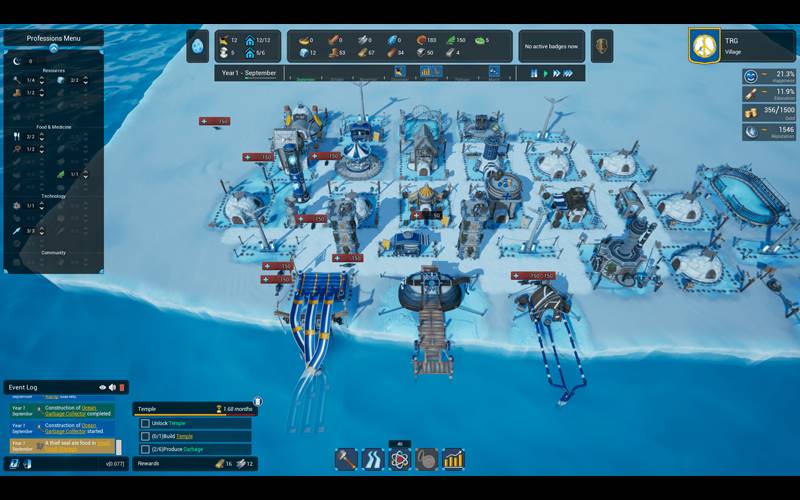The width and height of the screenshot is (800, 500).
Task: Open the badges shield icon
Action: tap(601, 46)
